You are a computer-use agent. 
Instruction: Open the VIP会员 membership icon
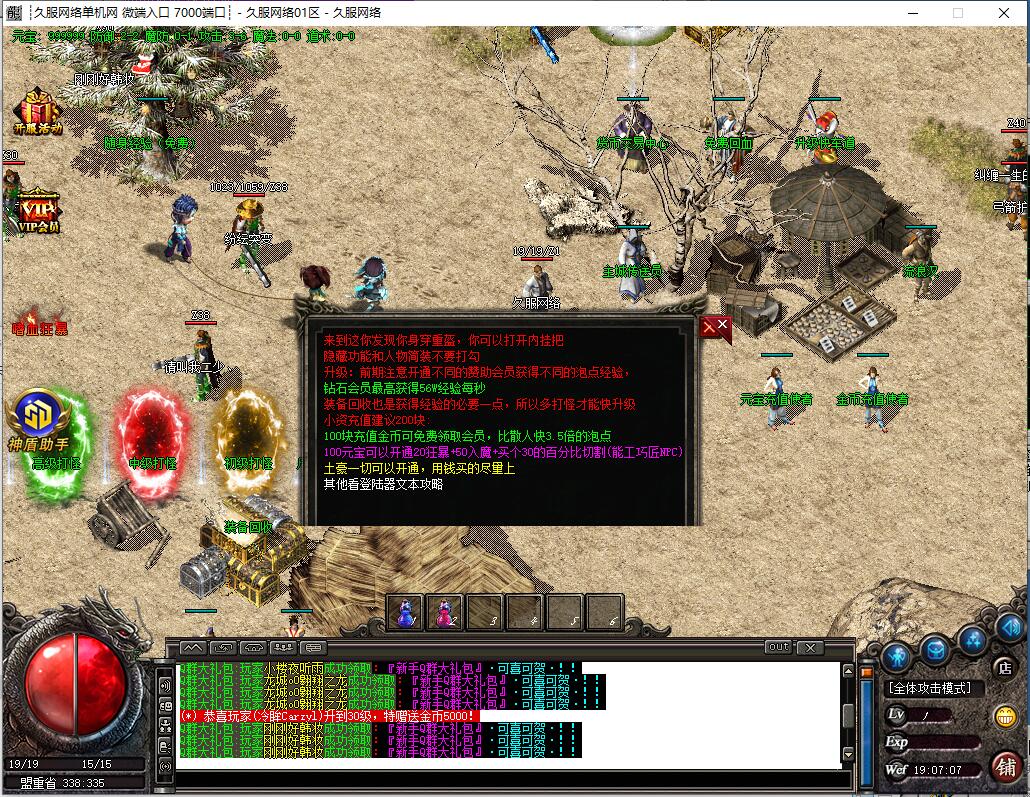point(38,209)
